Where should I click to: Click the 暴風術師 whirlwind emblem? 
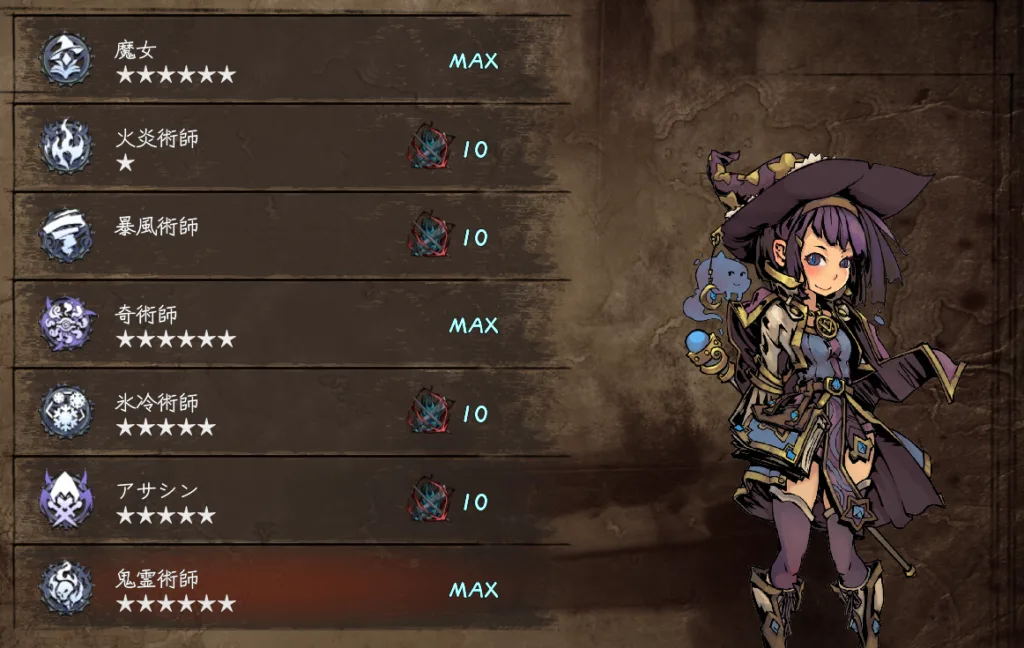(x=66, y=236)
